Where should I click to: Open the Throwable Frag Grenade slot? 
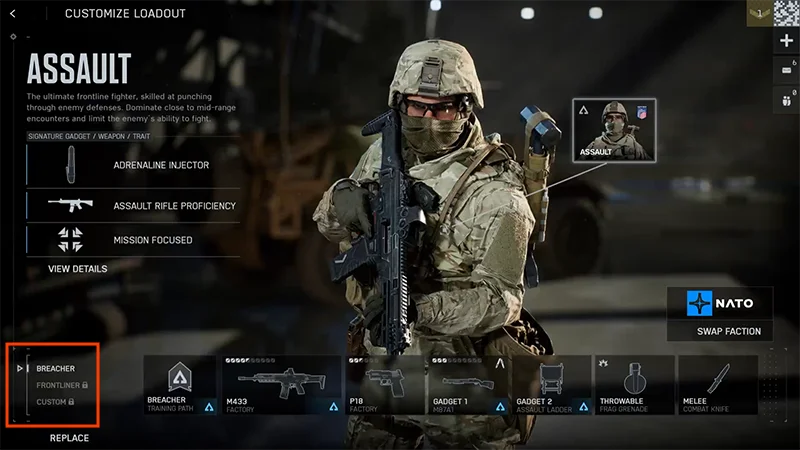pyautogui.click(x=635, y=385)
